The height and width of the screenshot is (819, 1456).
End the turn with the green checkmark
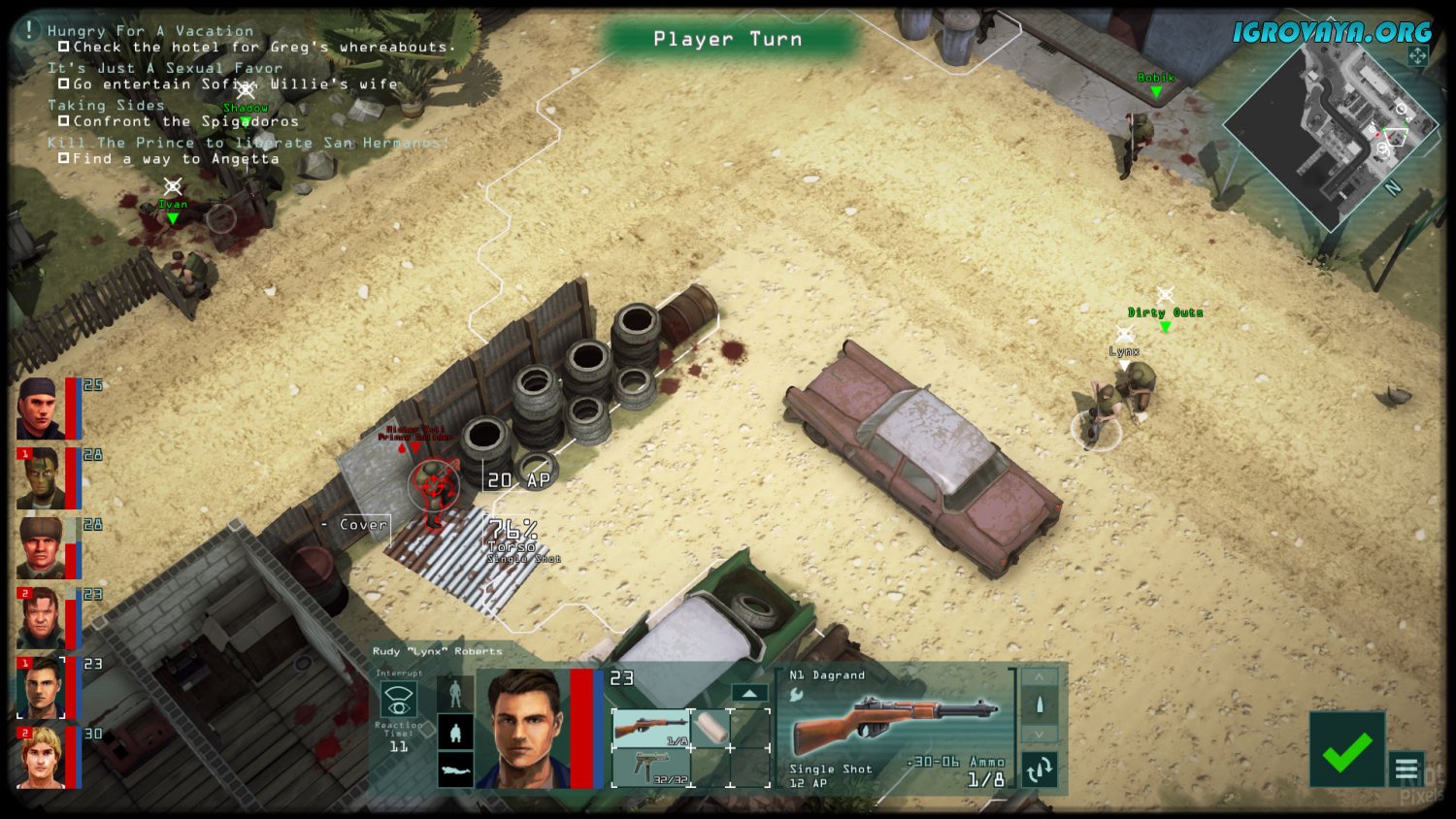1346,750
